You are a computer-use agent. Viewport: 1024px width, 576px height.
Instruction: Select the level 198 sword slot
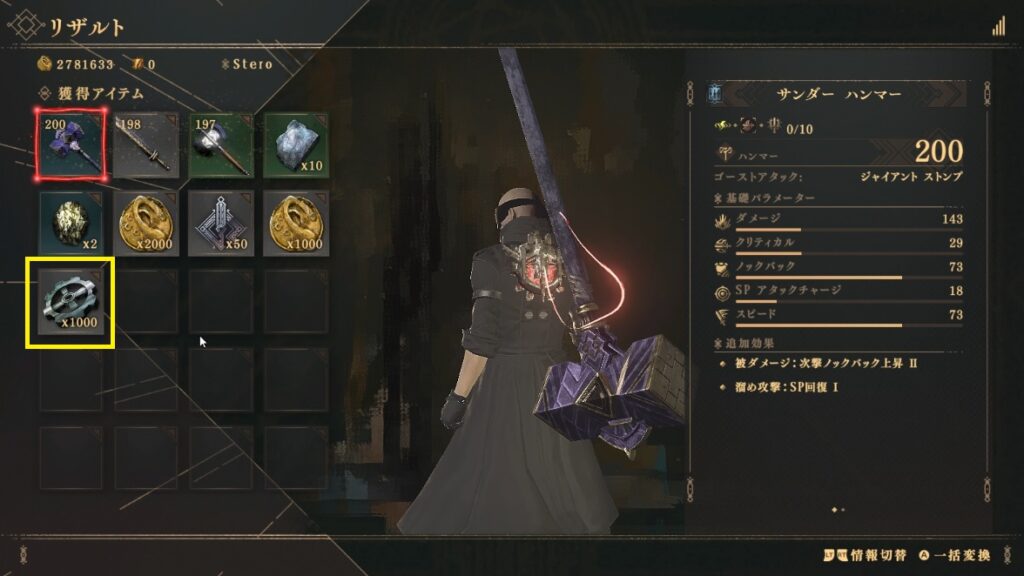point(145,144)
